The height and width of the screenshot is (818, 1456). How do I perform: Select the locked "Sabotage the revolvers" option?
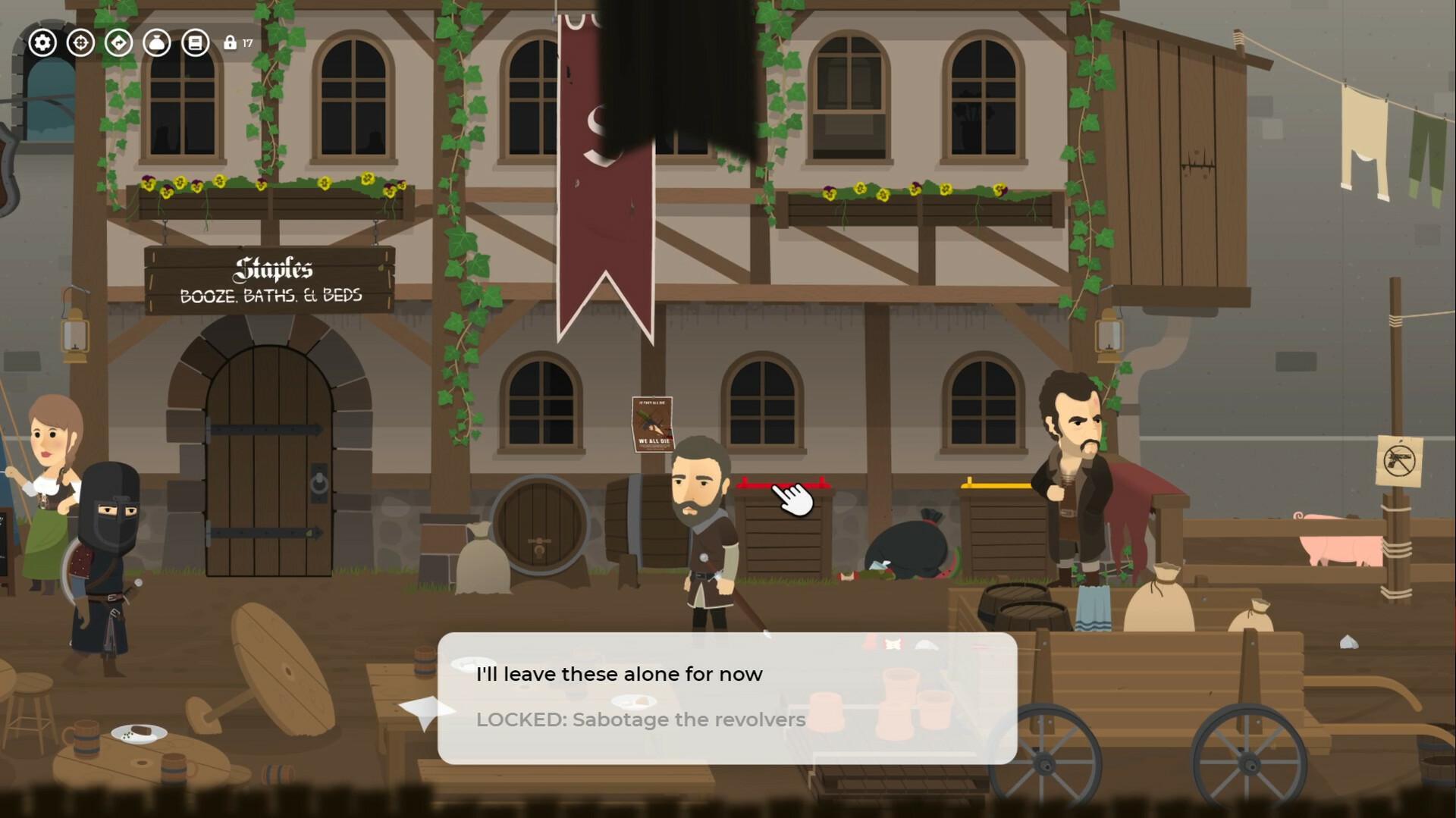click(x=641, y=720)
